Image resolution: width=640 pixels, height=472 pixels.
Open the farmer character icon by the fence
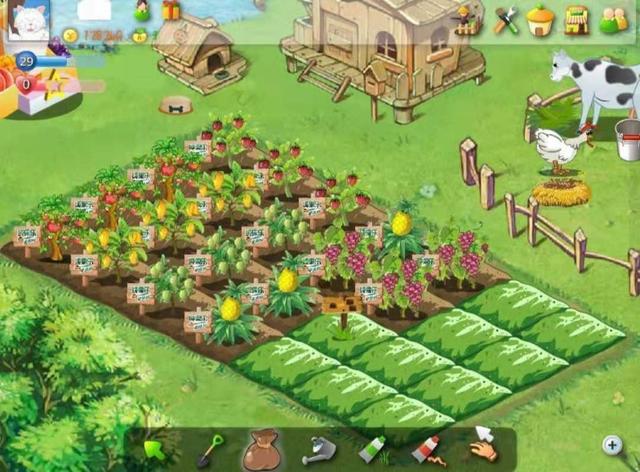tap(466, 19)
